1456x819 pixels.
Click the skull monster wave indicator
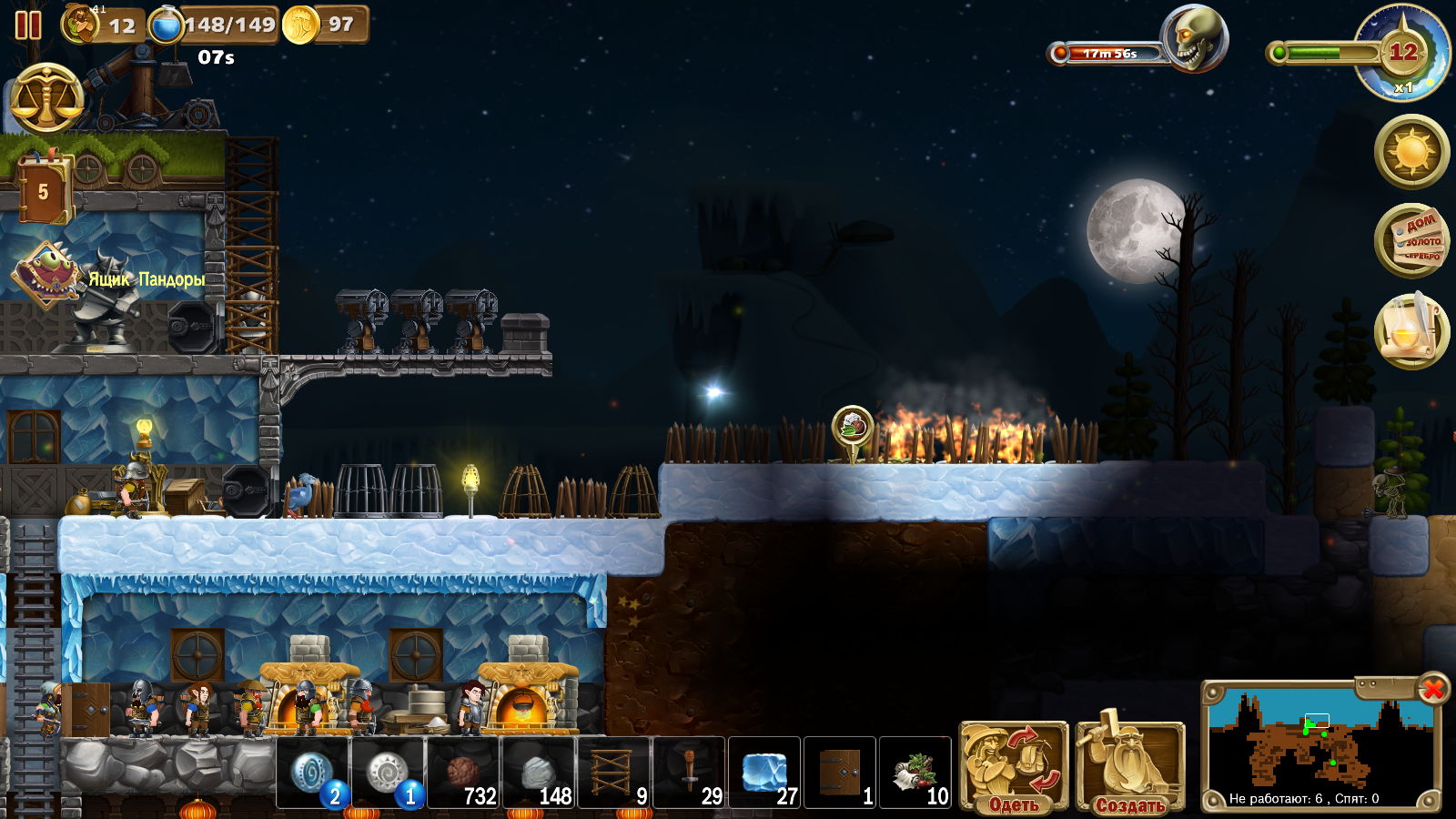pyautogui.click(x=1193, y=38)
